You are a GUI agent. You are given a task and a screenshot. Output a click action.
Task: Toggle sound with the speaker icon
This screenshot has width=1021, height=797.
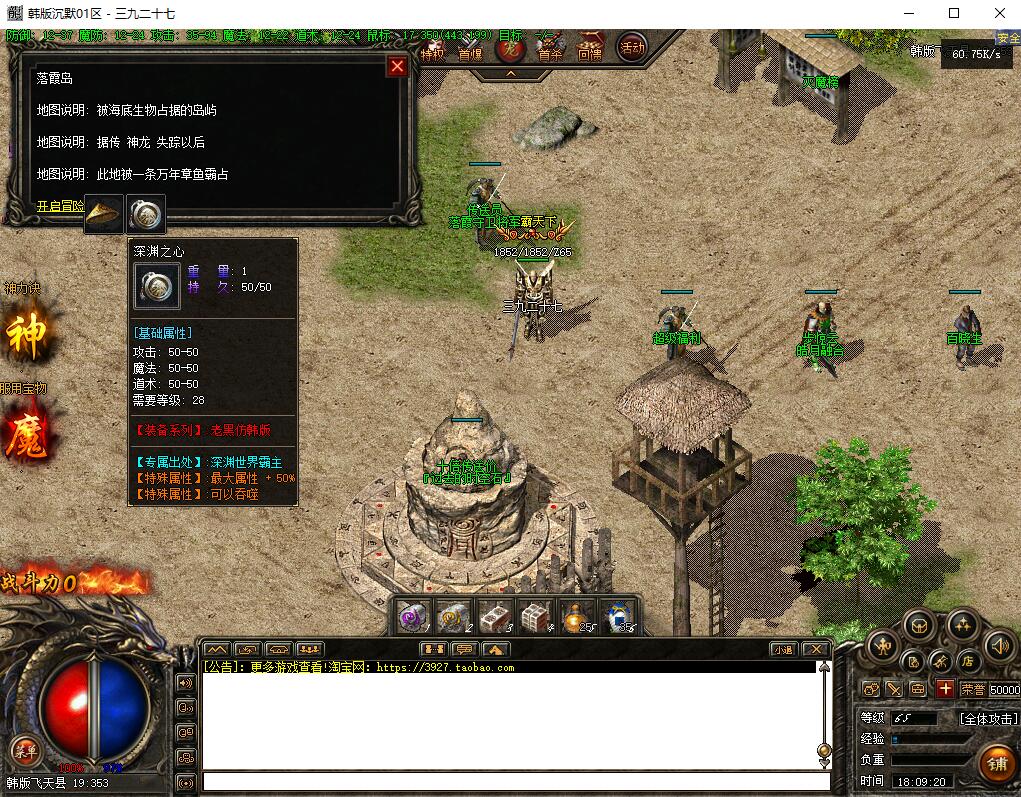click(1000, 646)
